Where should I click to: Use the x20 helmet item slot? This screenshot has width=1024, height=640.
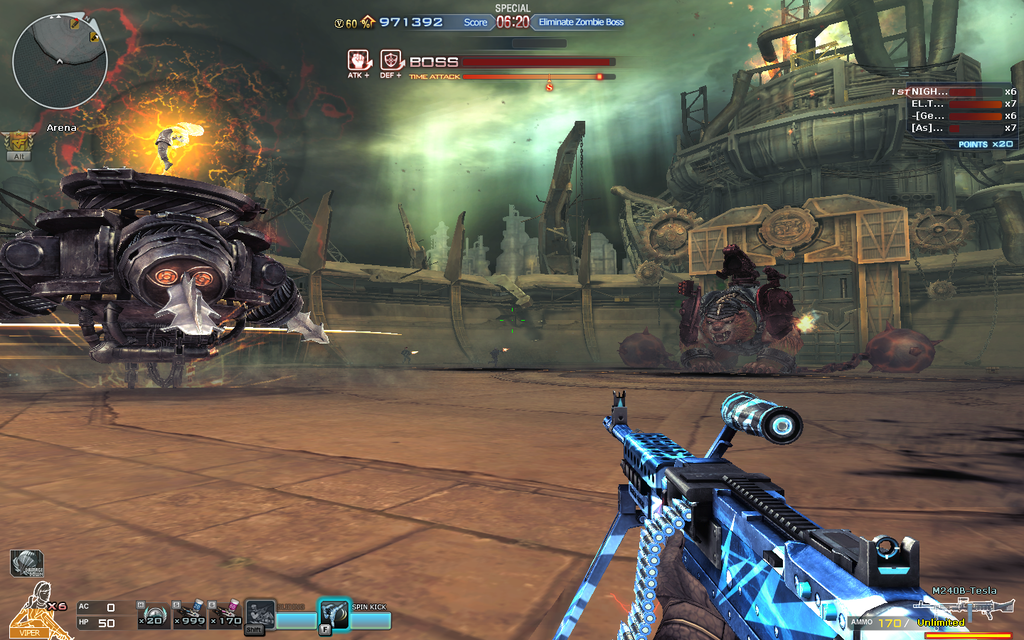(153, 616)
